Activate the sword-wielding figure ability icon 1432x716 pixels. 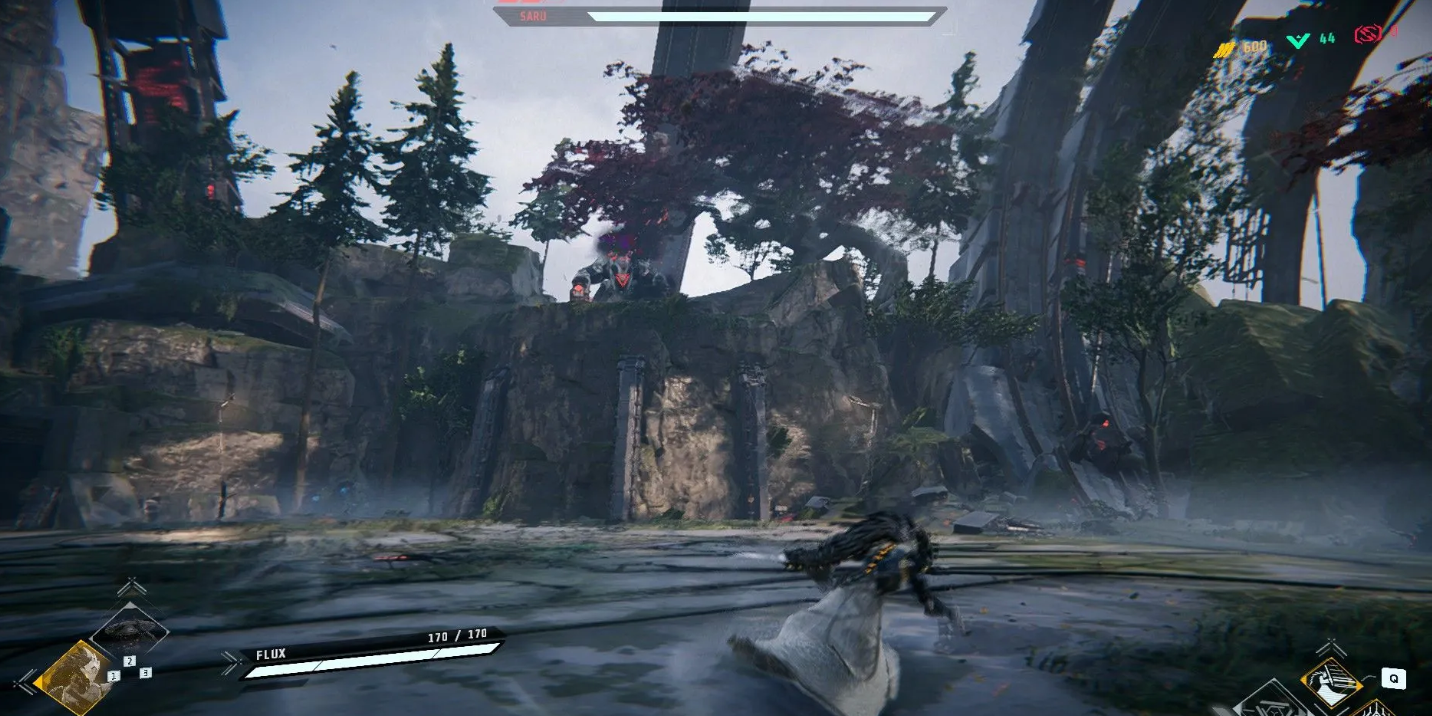pos(1331,682)
